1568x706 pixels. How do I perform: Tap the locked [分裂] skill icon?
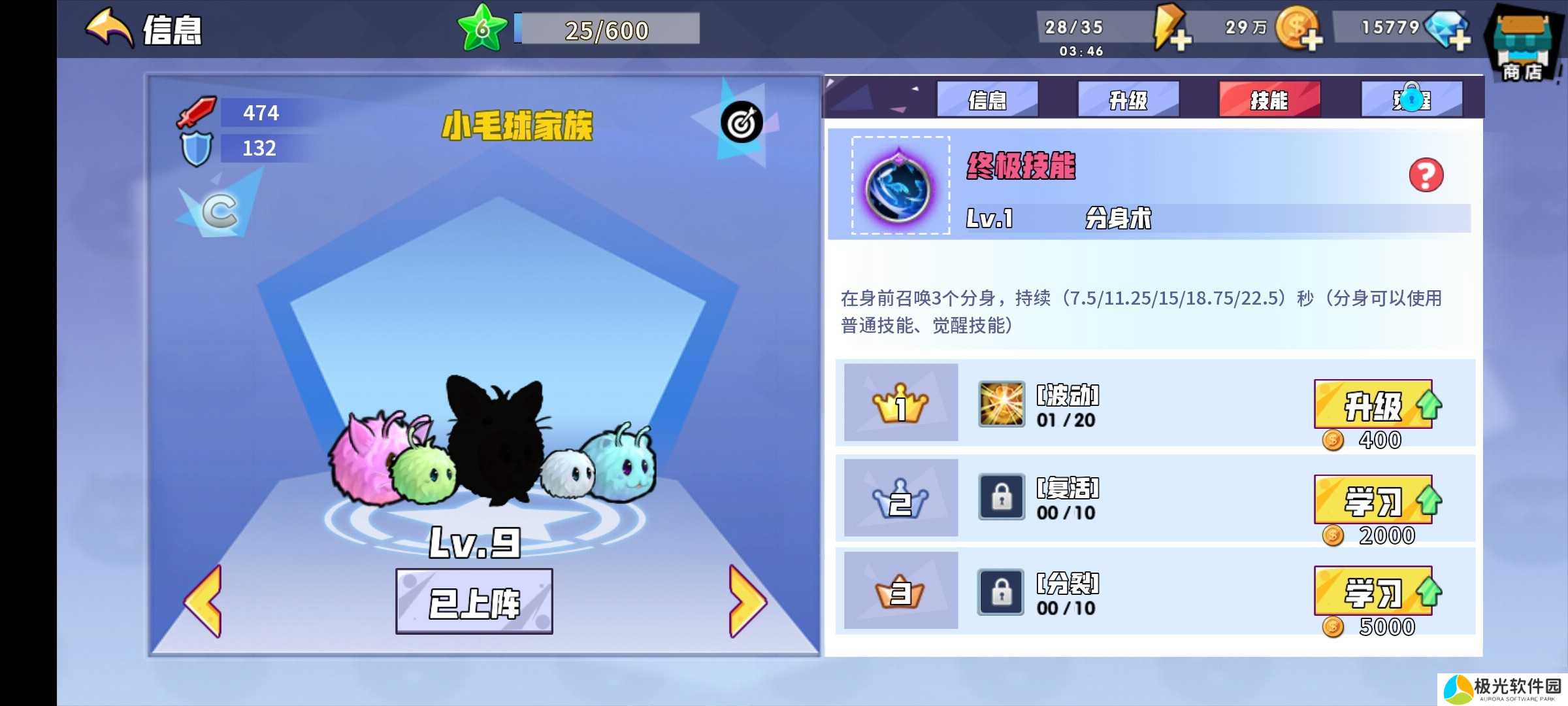1001,590
